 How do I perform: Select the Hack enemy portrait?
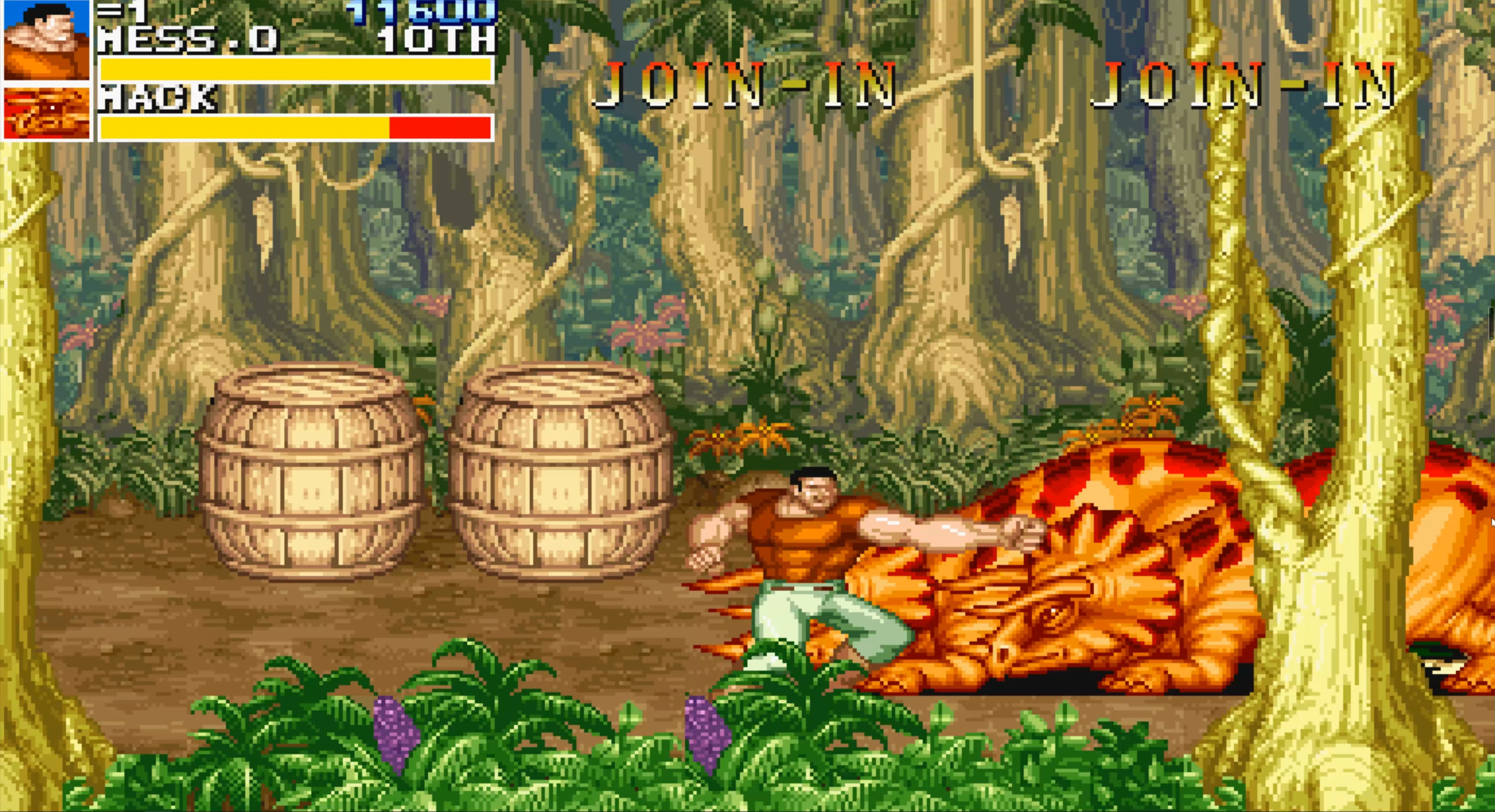46,113
